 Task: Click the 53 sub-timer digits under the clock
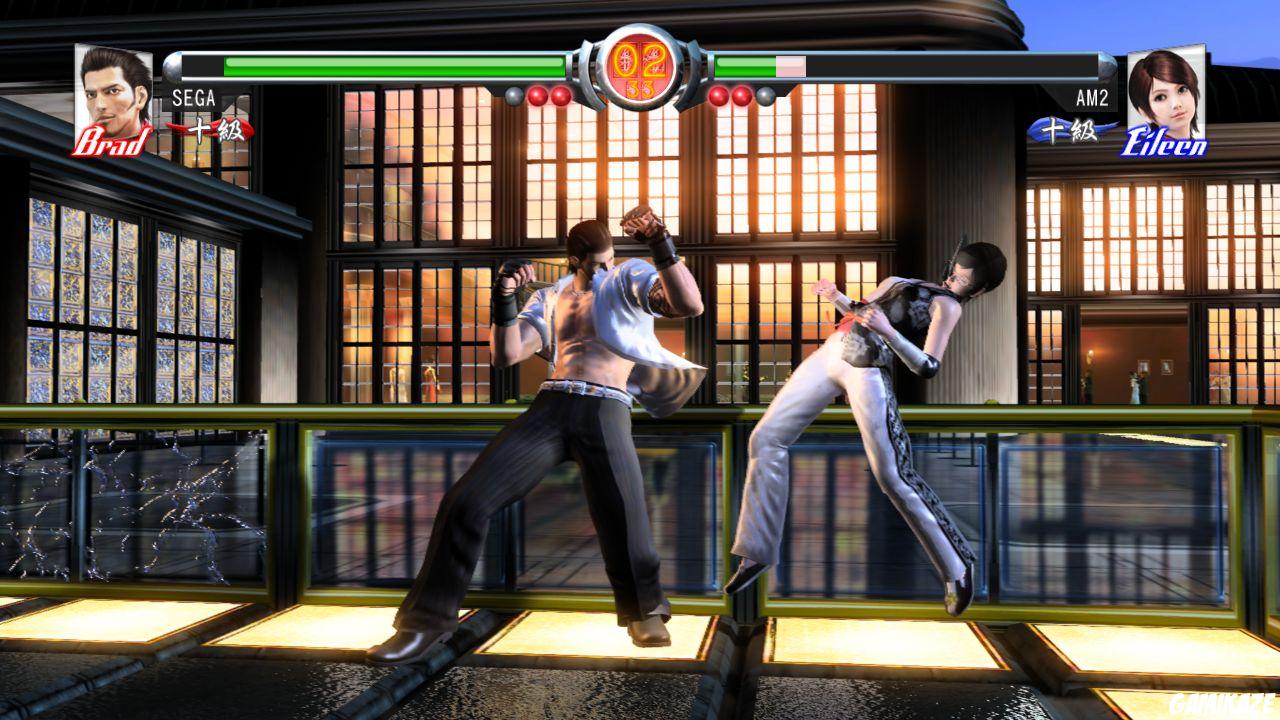(638, 89)
